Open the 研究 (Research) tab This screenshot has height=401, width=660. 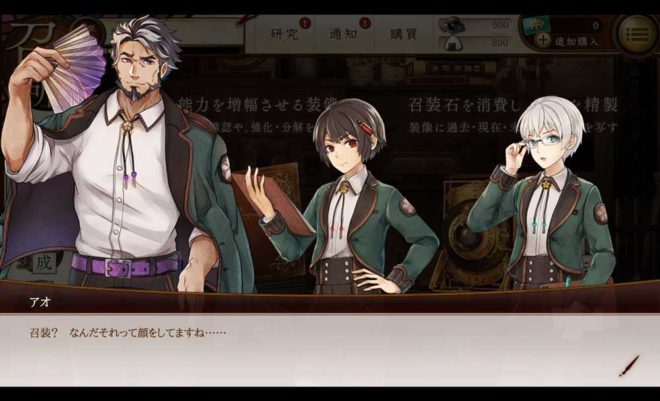coord(286,33)
